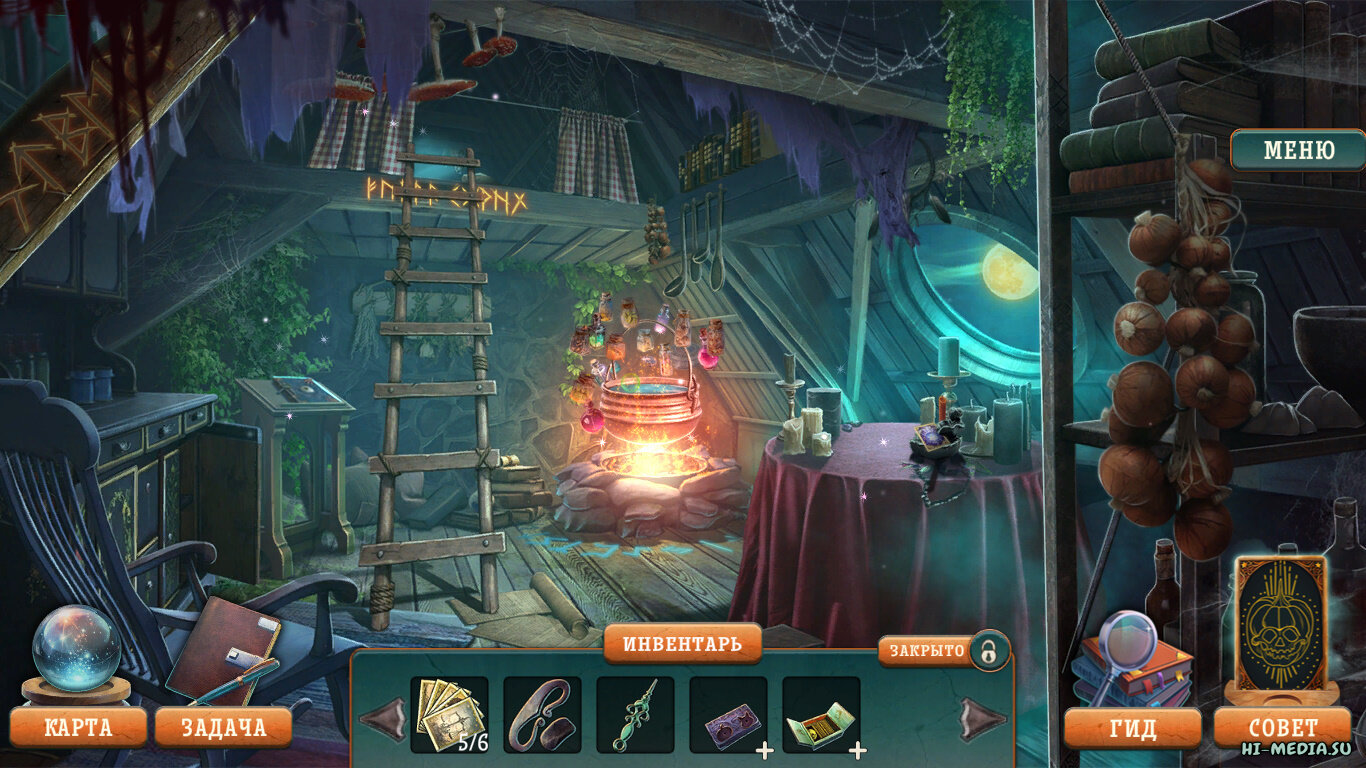Click the crystal ball map icon
This screenshot has height=768, width=1366.
coord(77,648)
